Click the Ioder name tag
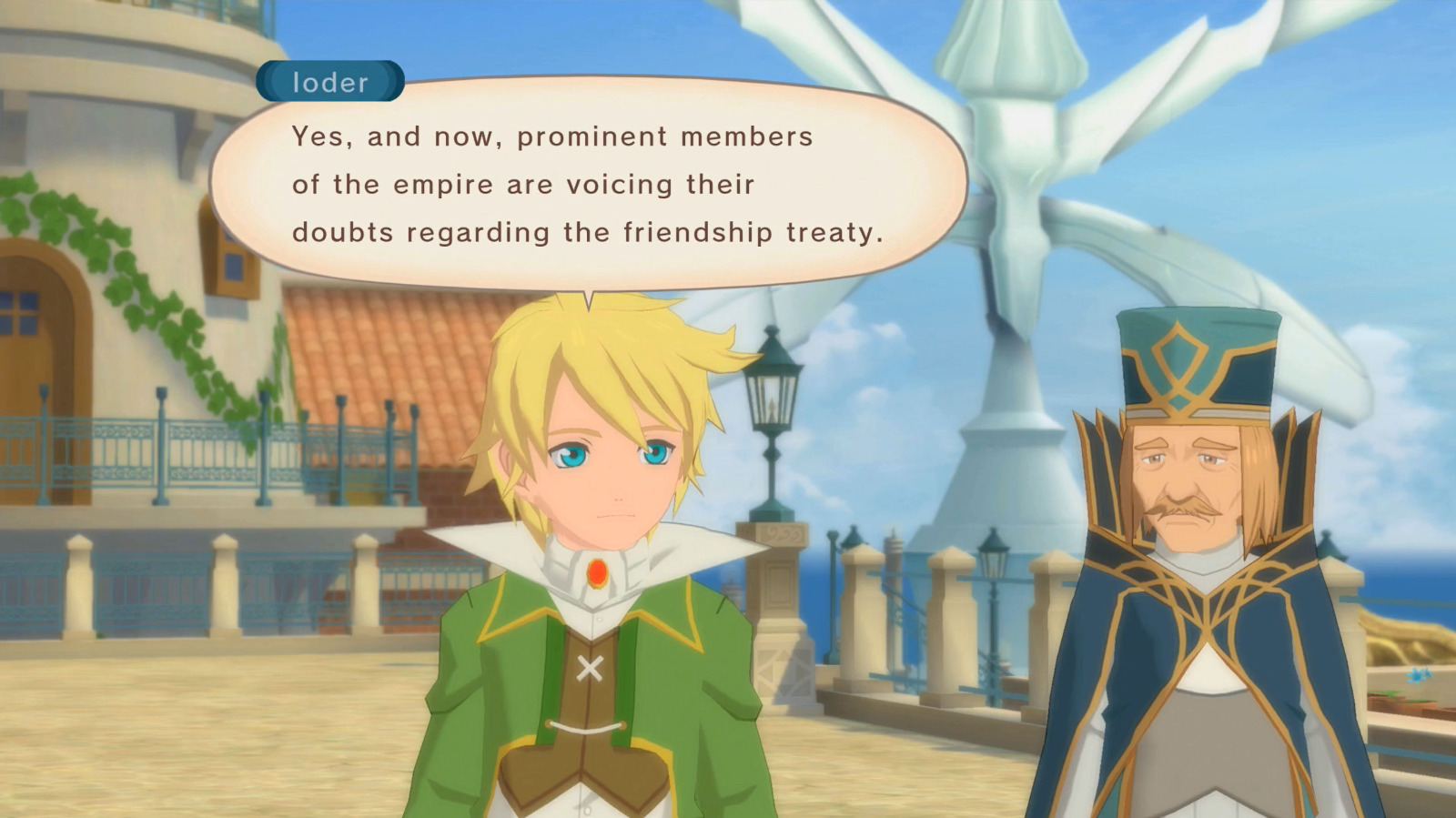This screenshot has height=818, width=1456. pos(329,83)
